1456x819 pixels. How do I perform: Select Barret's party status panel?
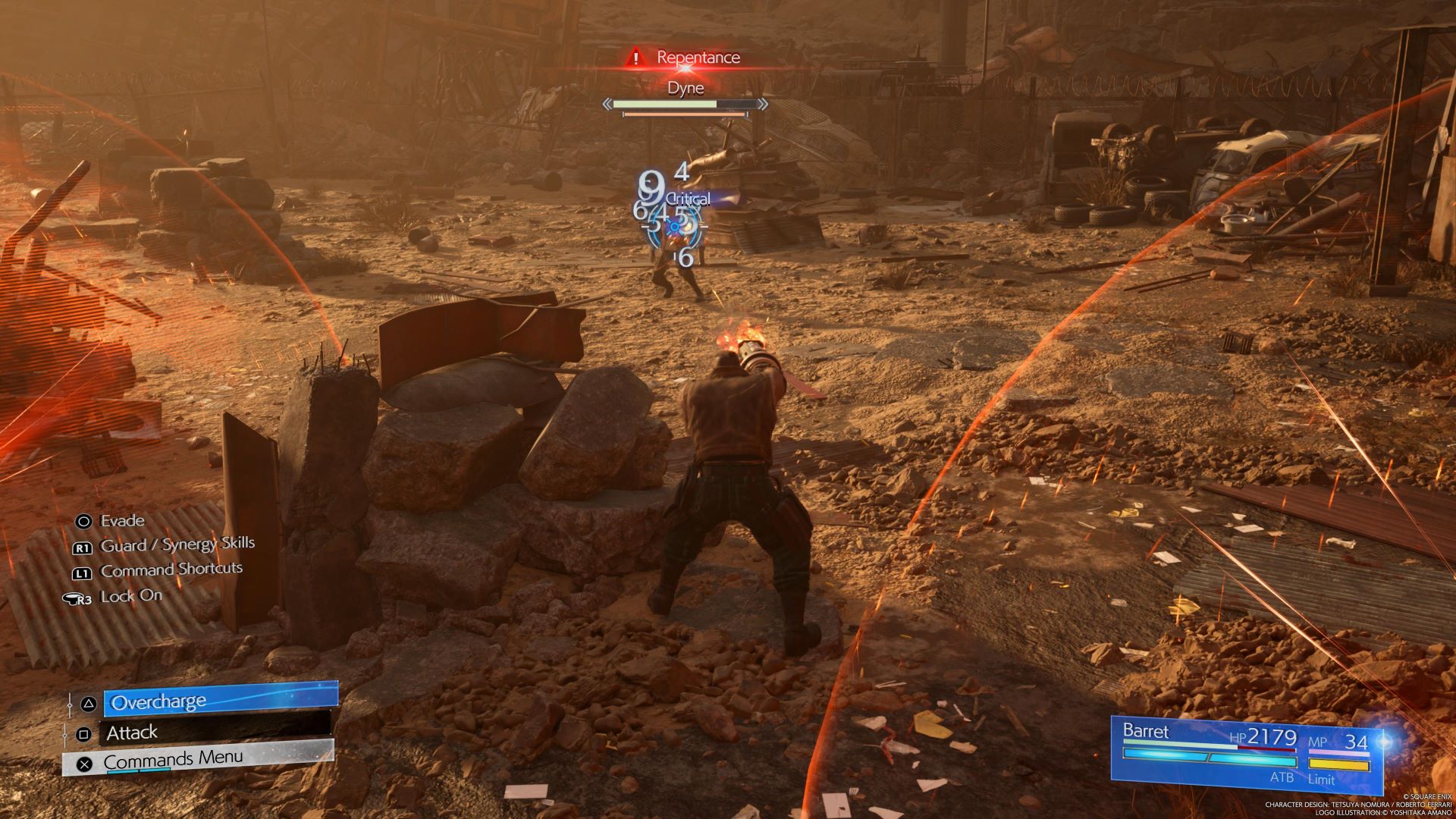tap(1245, 753)
